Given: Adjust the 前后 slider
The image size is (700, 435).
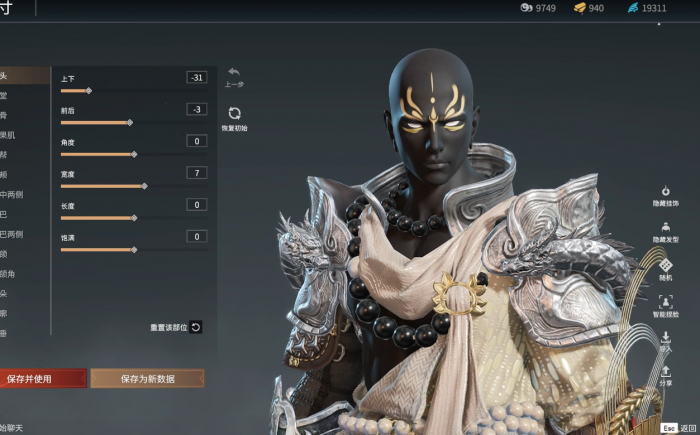Looking at the screenshot, I should pos(129,122).
